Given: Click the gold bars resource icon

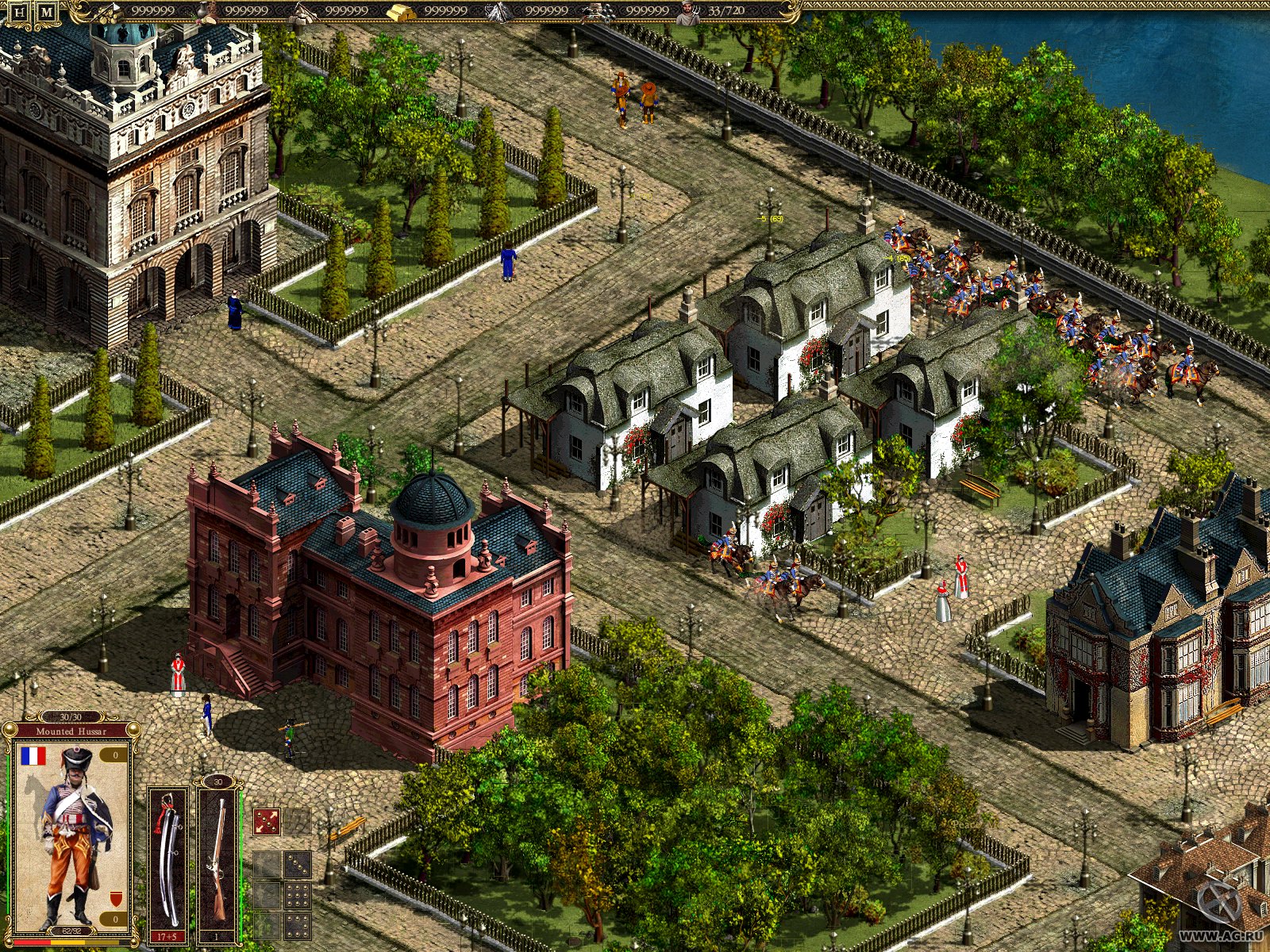Looking at the screenshot, I should click(401, 13).
